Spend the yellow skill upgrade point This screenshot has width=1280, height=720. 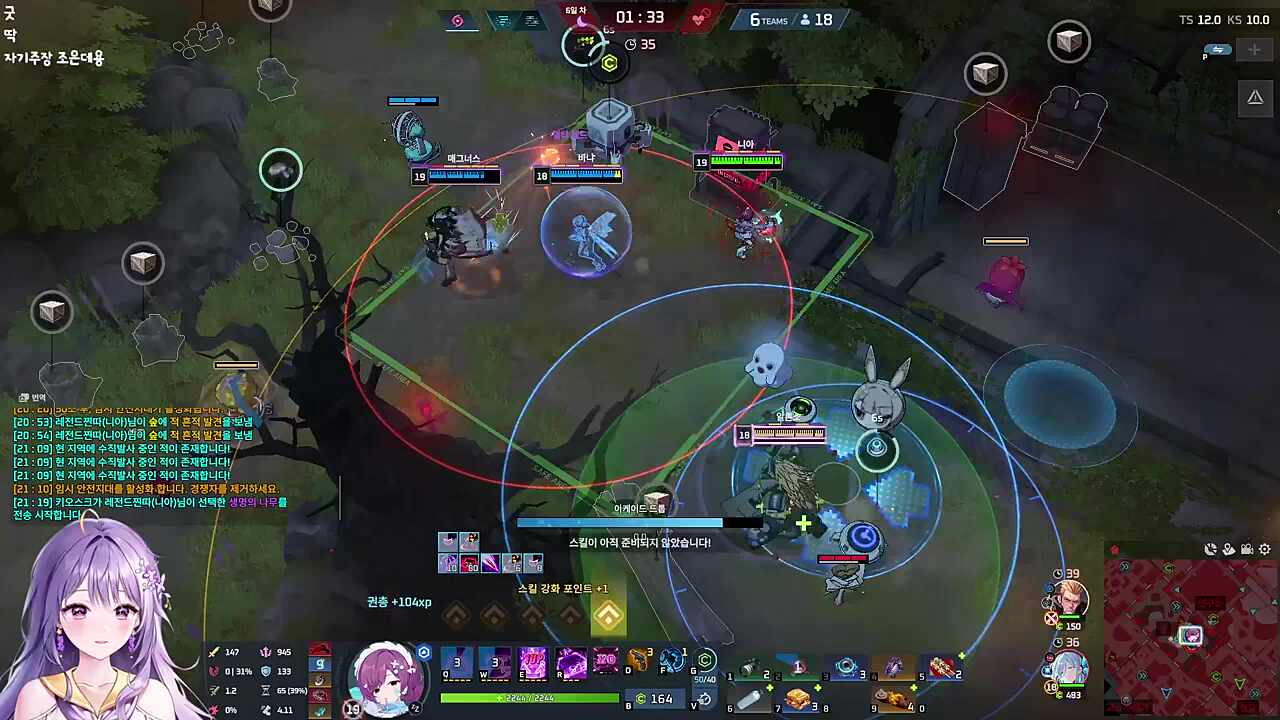coord(608,616)
